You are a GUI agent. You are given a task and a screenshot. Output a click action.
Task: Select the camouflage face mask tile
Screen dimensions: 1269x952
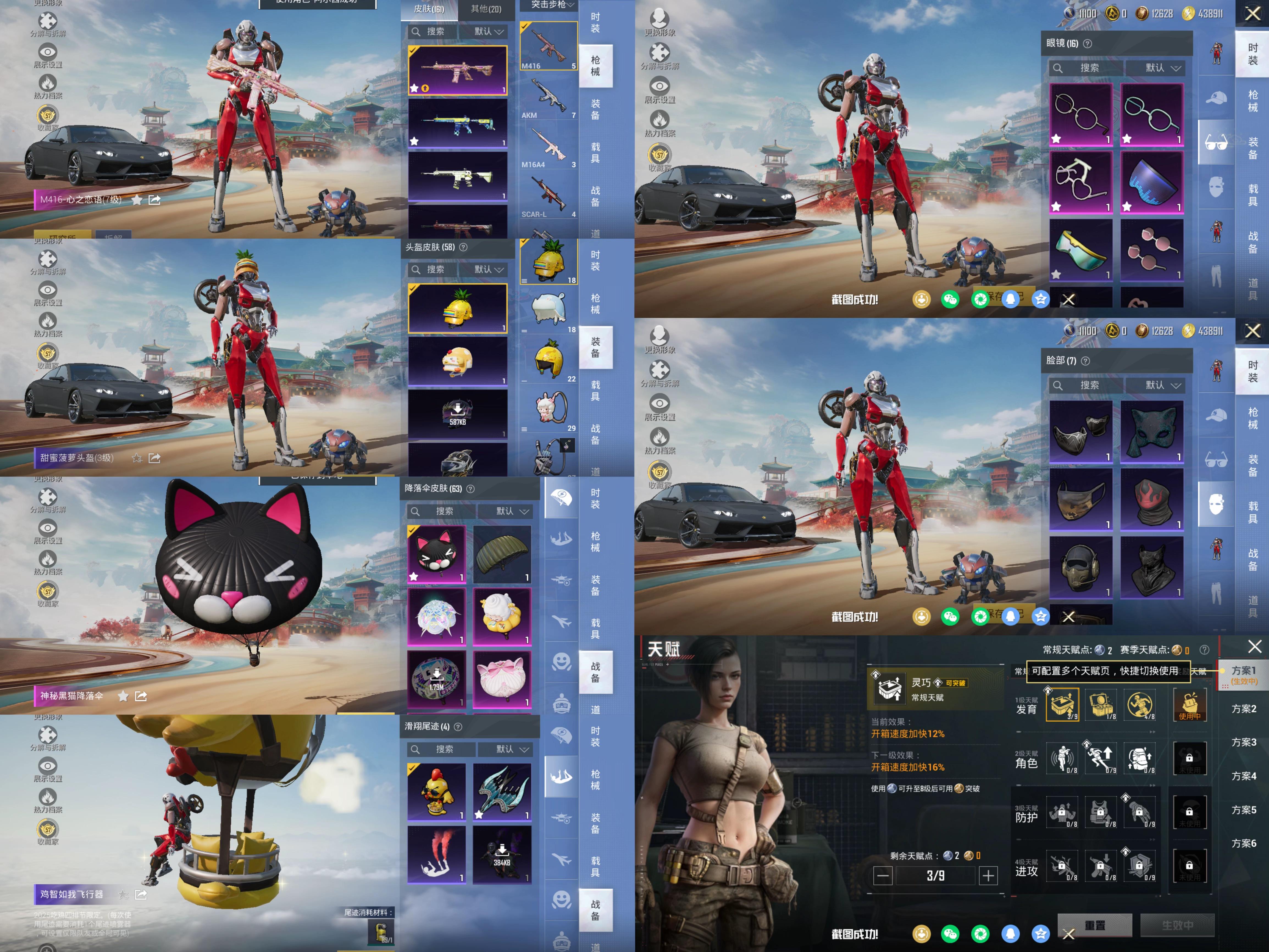(1081, 499)
